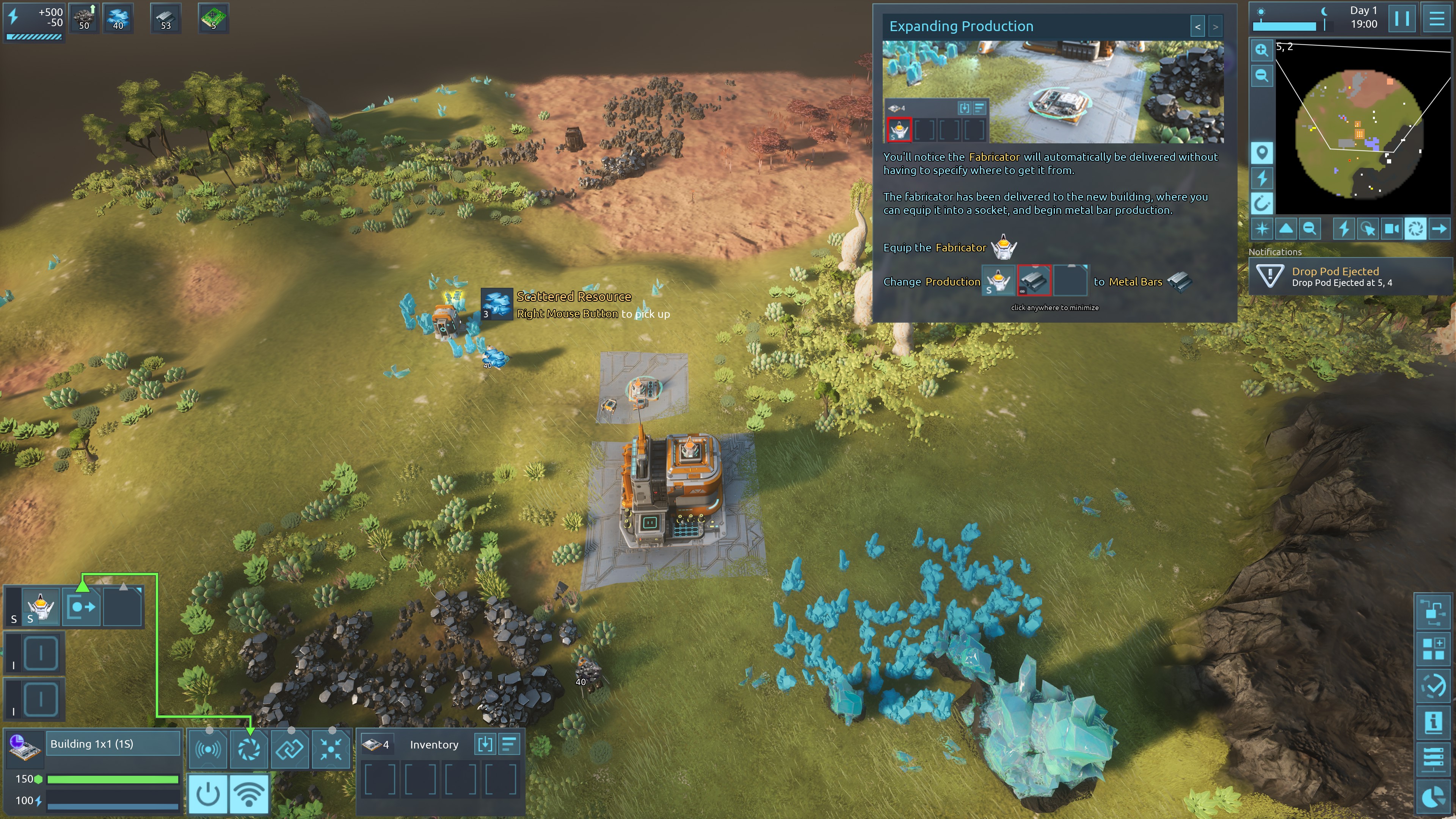Toggle the video camera button under minimap
Viewport: 1456px width, 819px height.
coord(1392,229)
